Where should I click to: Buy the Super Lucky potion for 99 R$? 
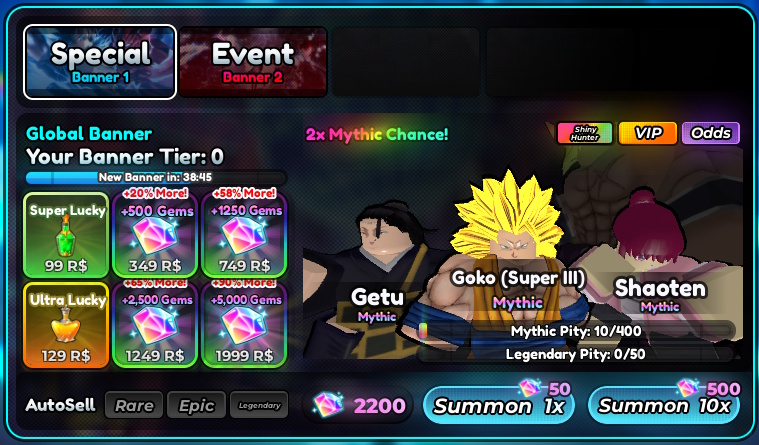tap(65, 233)
